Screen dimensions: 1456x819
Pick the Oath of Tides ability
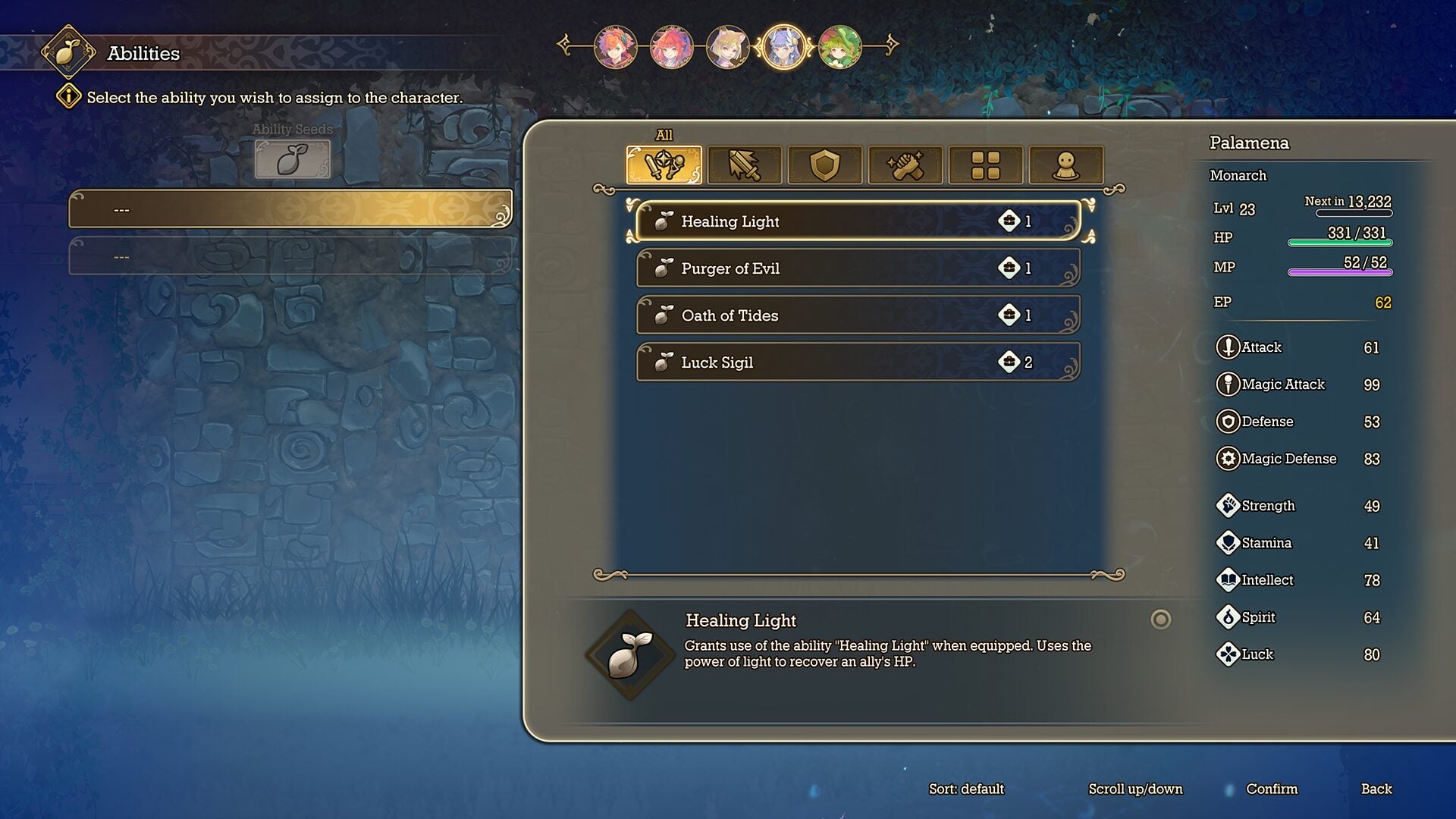click(857, 315)
